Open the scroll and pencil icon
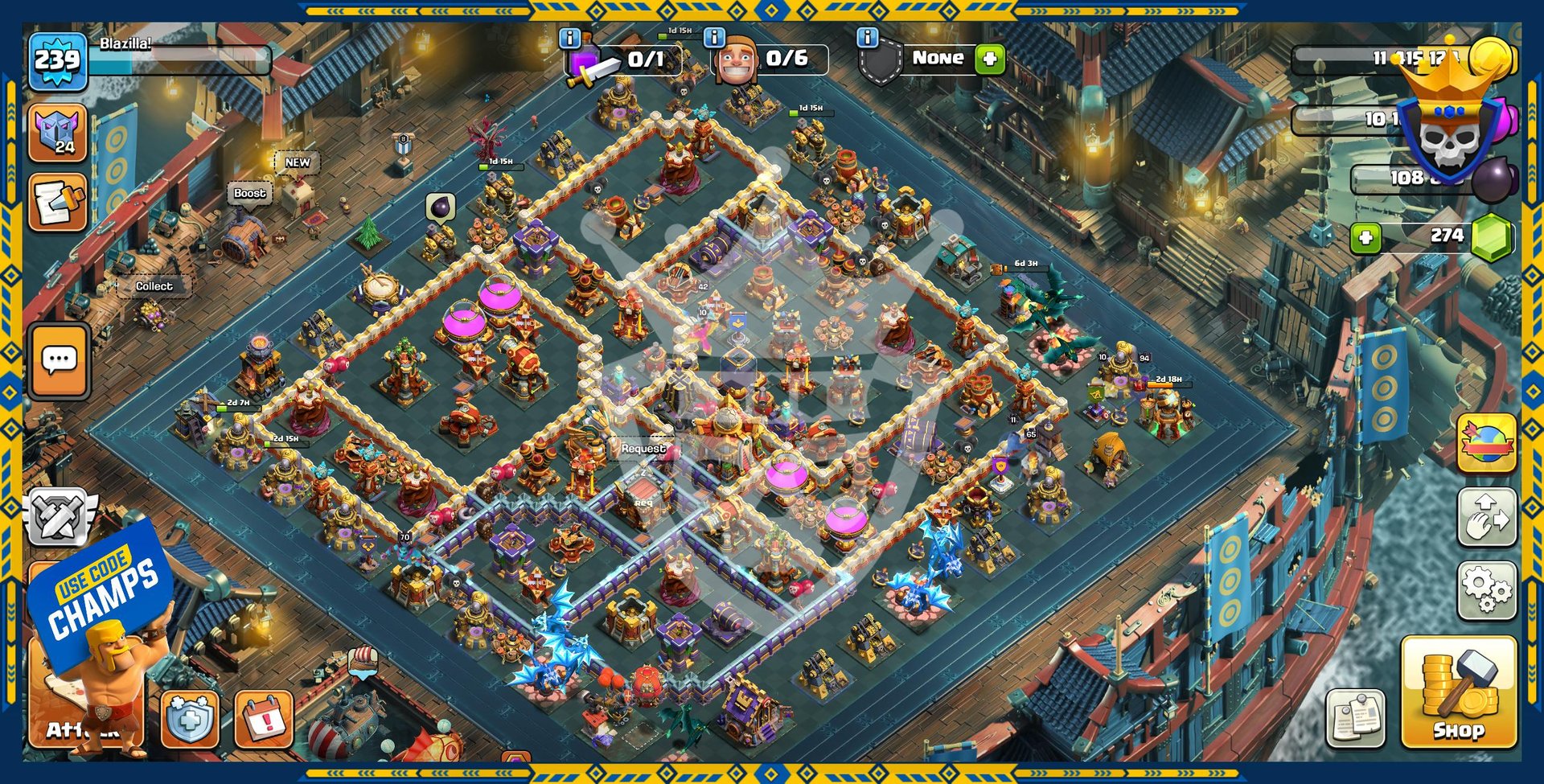Image resolution: width=1544 pixels, height=784 pixels. [57, 203]
